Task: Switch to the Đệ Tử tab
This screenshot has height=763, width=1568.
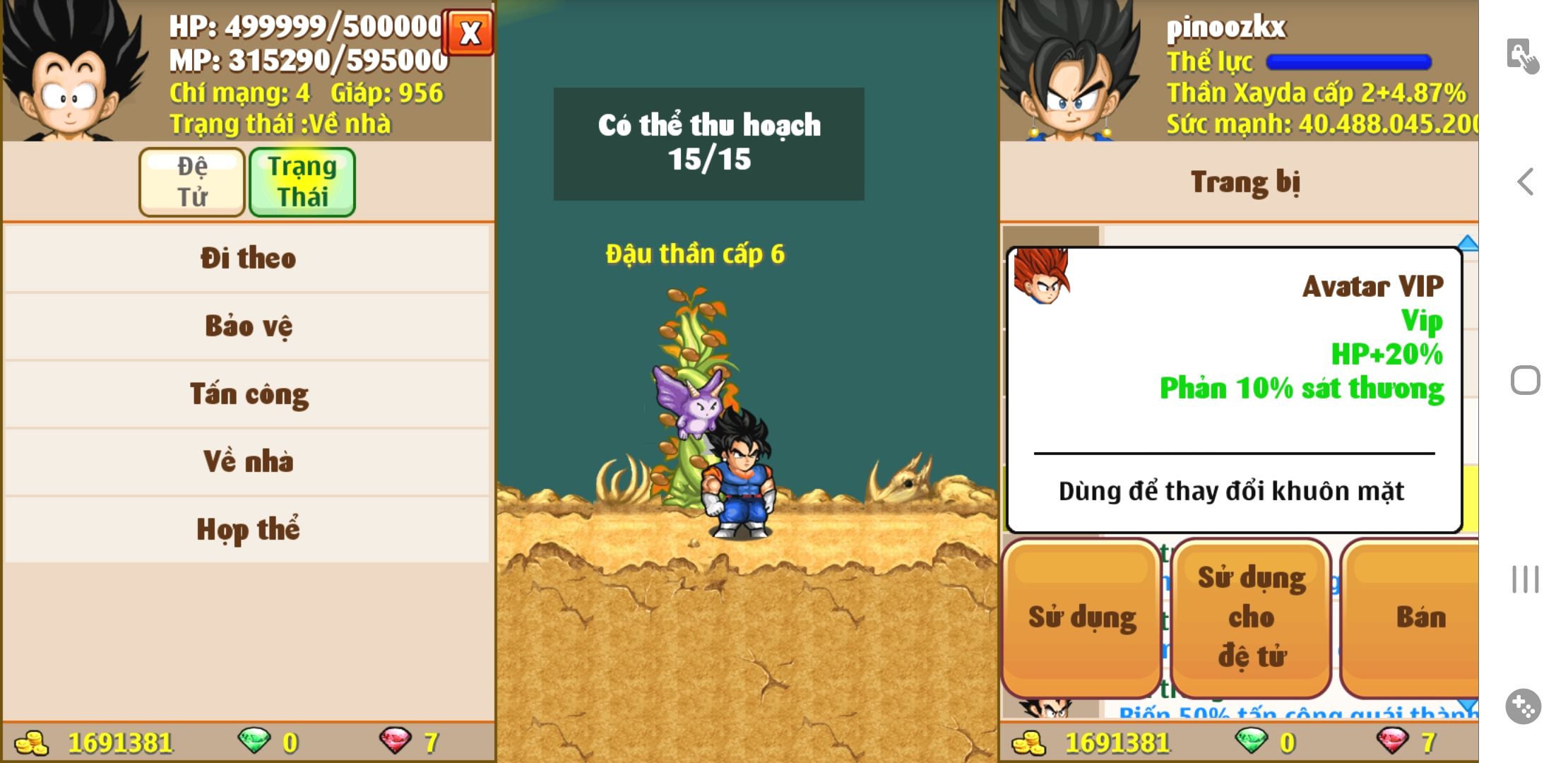Action: pyautogui.click(x=192, y=182)
